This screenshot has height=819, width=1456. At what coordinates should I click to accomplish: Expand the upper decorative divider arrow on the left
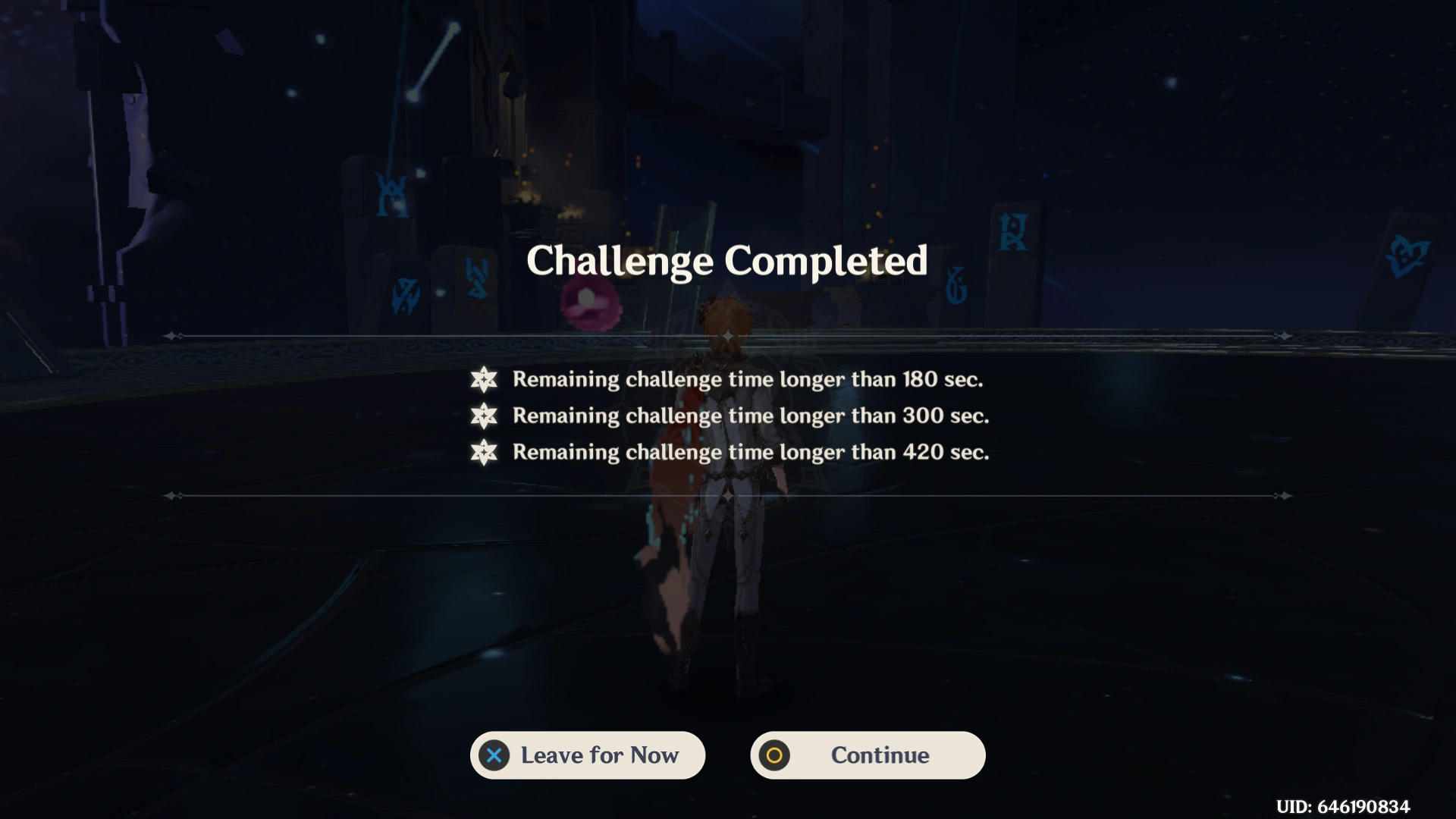173,334
